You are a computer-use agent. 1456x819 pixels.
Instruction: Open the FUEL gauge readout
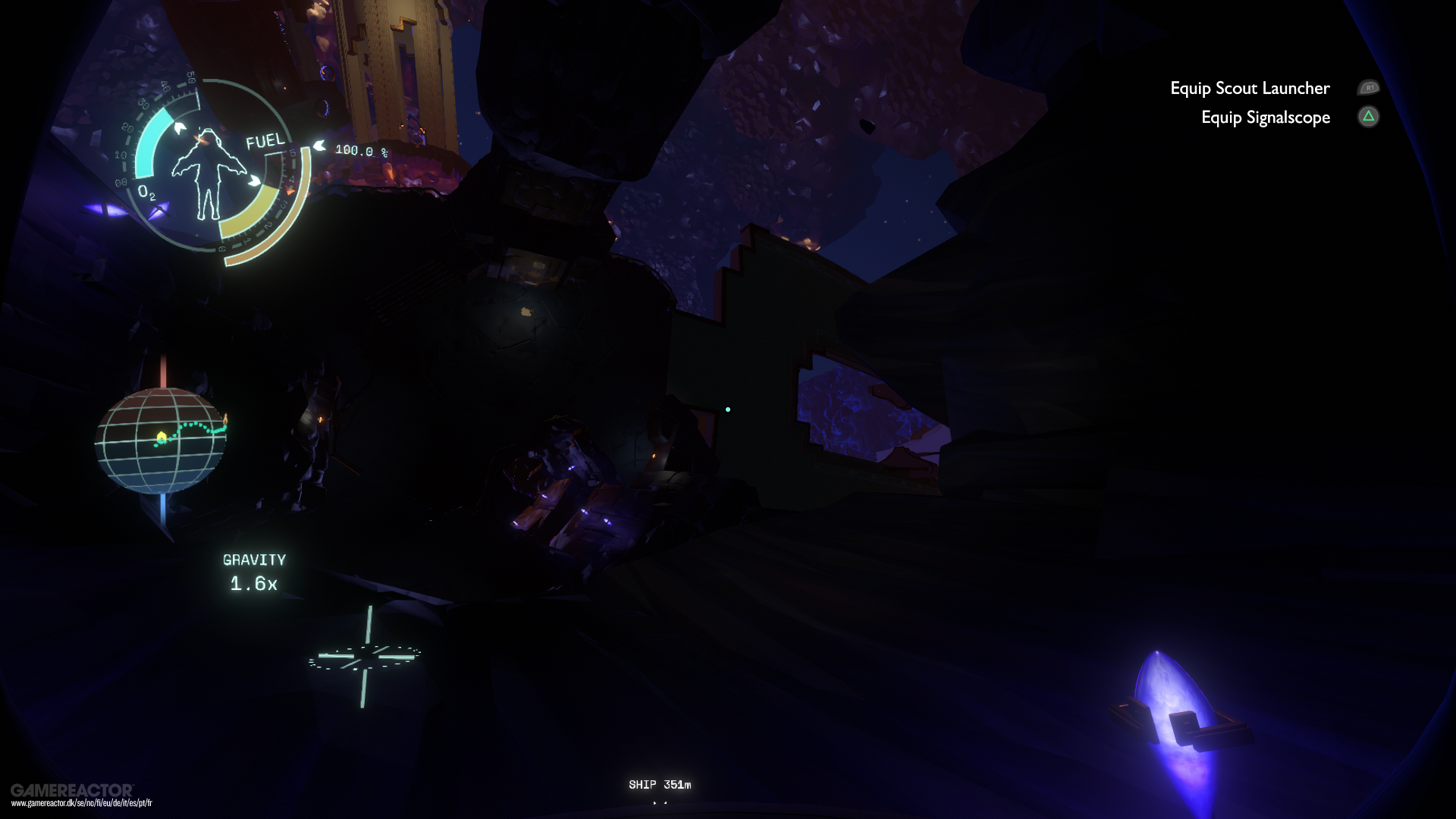point(265,140)
